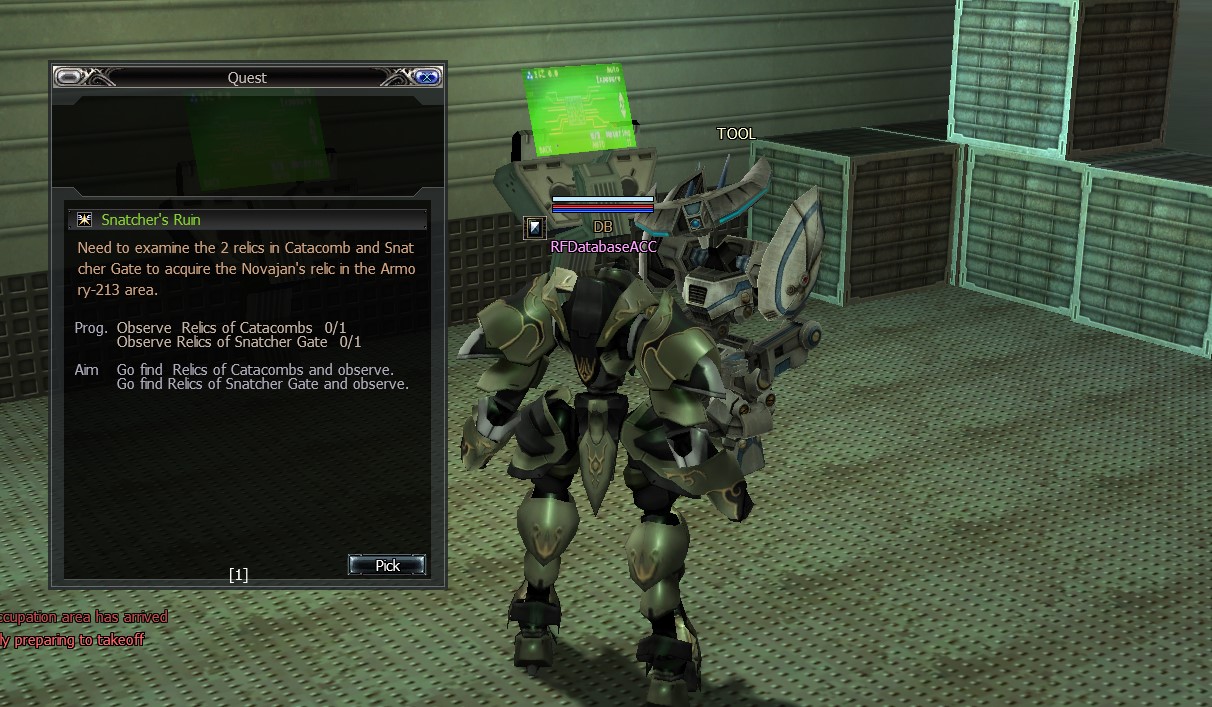The width and height of the screenshot is (1212, 707).
Task: Close the Quest window
Action: [x=427, y=77]
